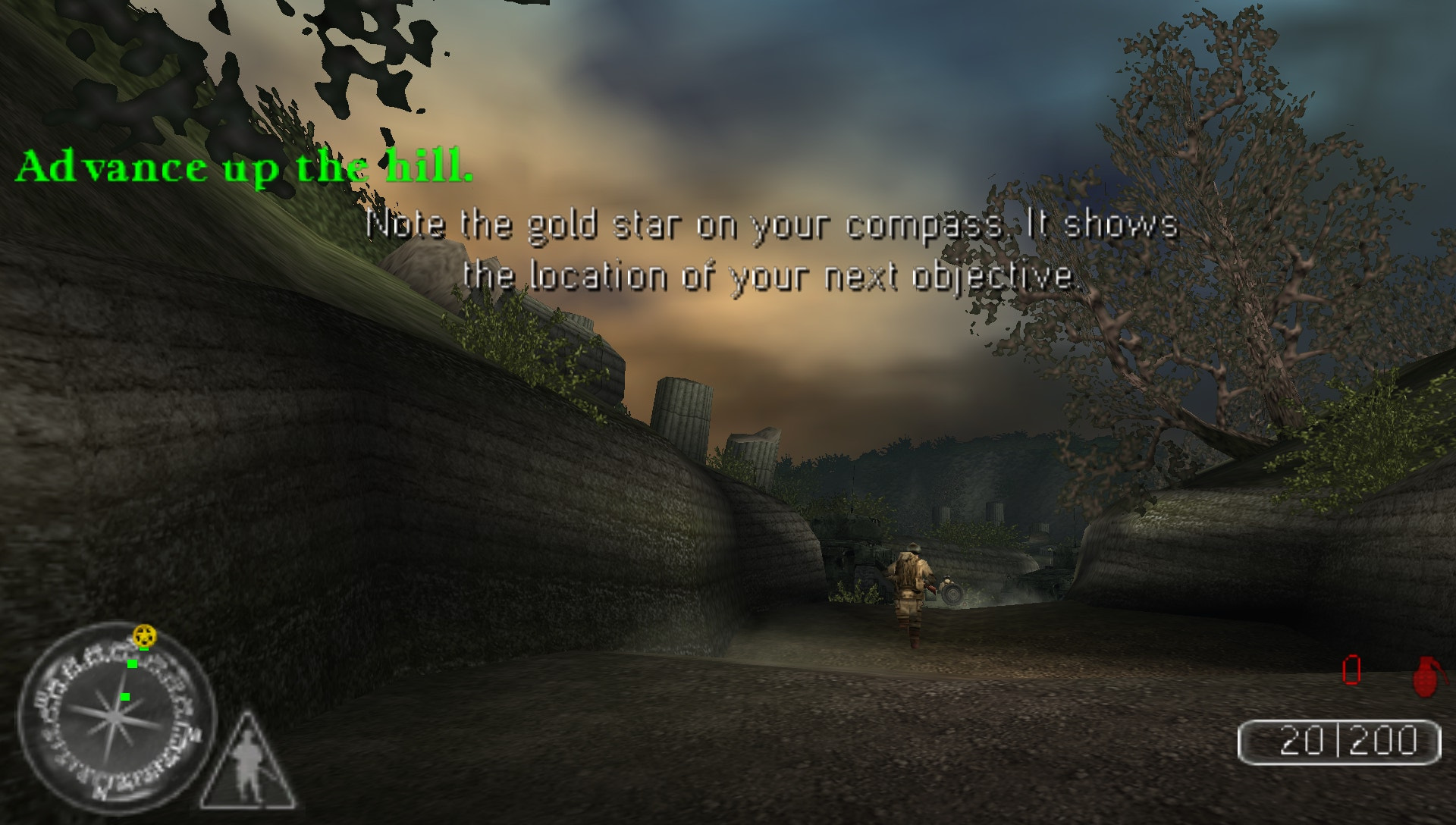The height and width of the screenshot is (825, 1456).
Task: Click the lower green squadmate blip near compass center
Action: (x=124, y=697)
